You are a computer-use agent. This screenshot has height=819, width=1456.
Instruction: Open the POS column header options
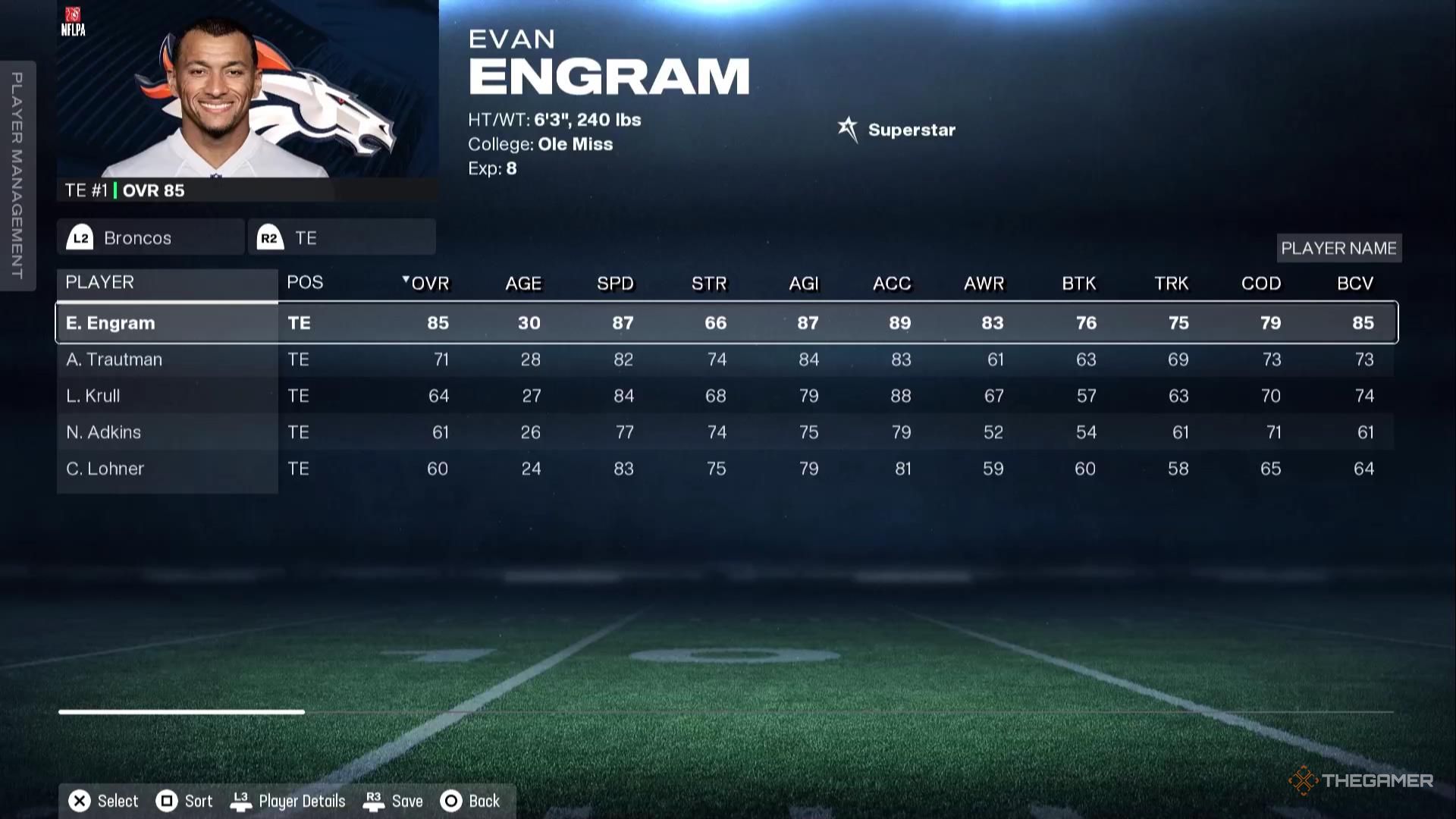click(305, 282)
